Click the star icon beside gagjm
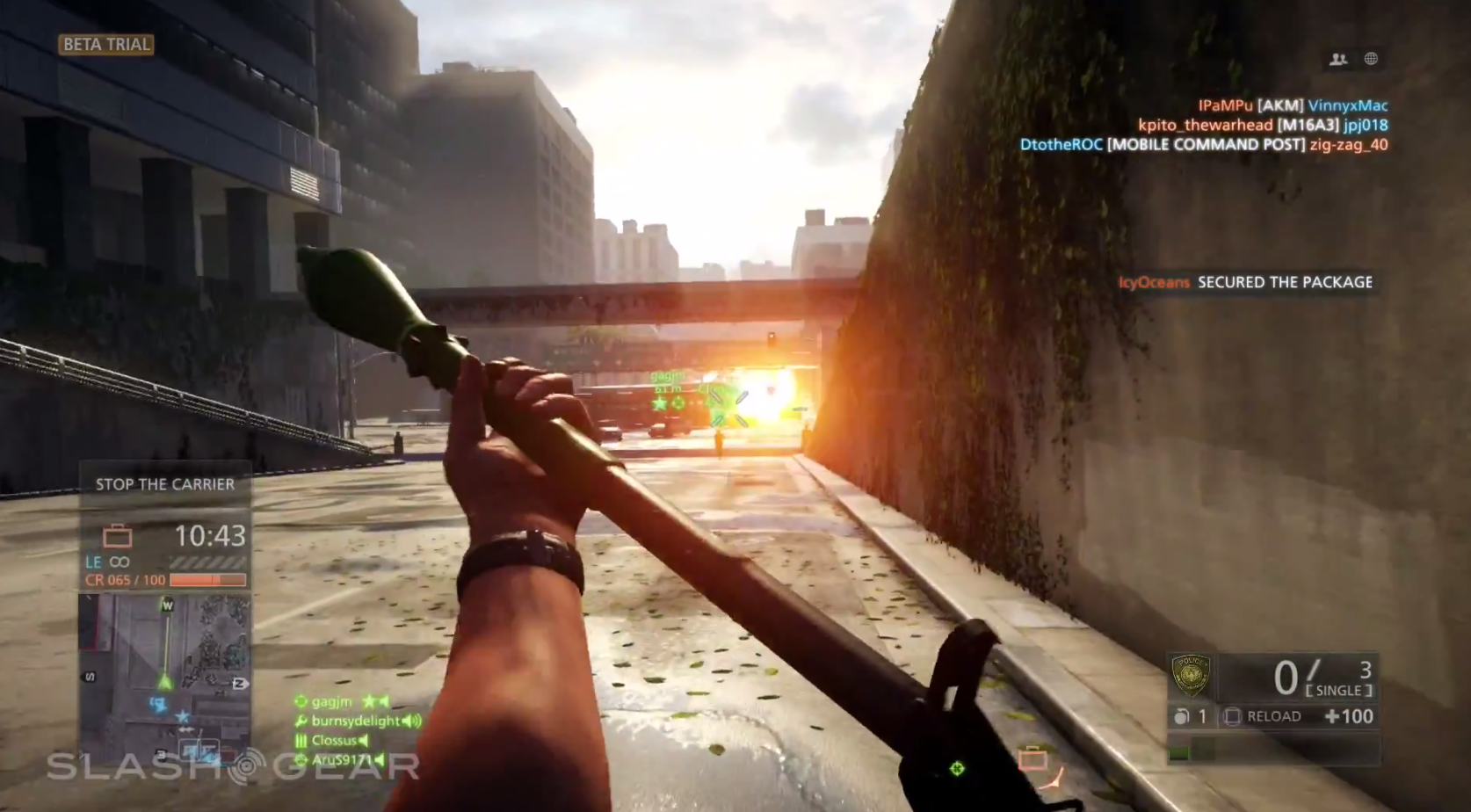Viewport: 1471px width, 812px height. pos(369,703)
